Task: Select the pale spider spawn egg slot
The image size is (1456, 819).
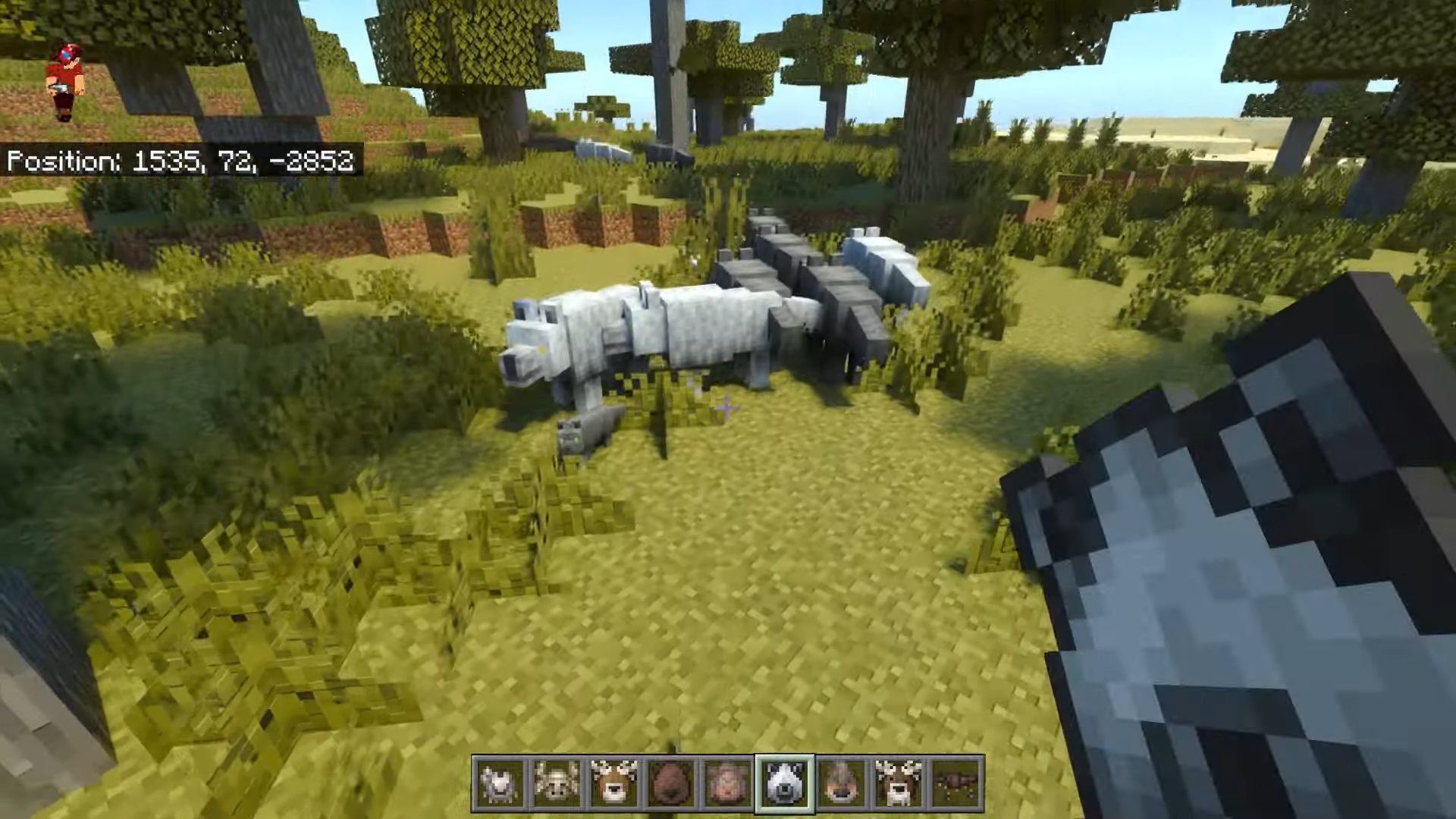Action: 557,783
